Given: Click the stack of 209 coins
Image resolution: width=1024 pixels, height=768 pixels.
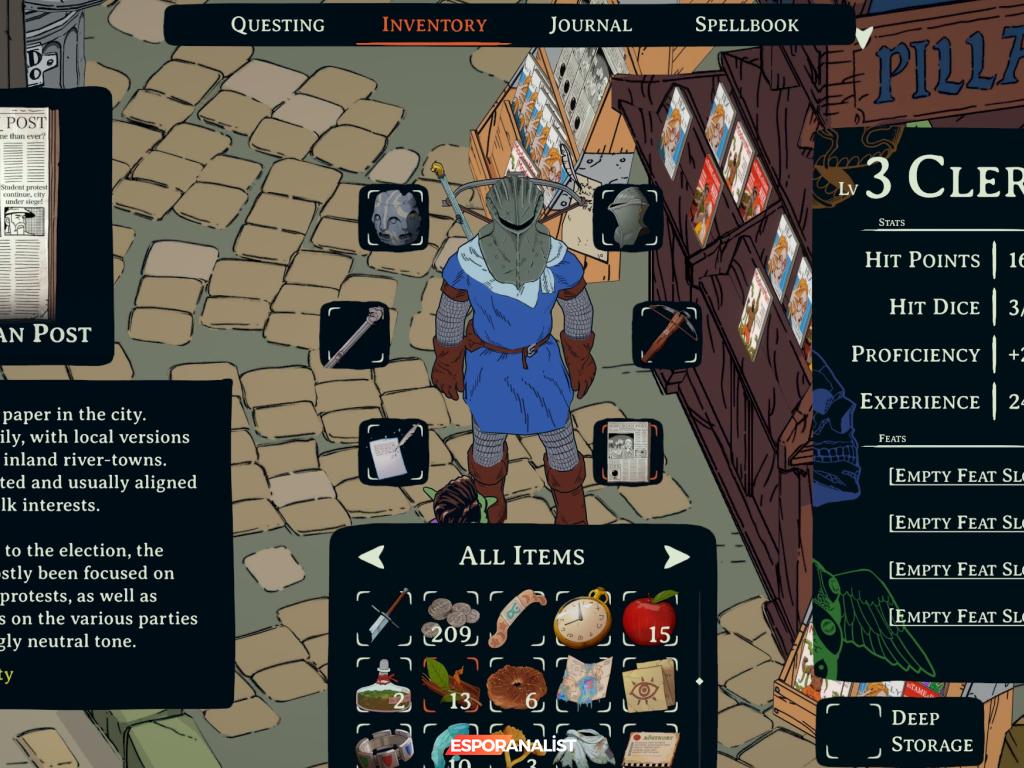Looking at the screenshot, I should [451, 617].
